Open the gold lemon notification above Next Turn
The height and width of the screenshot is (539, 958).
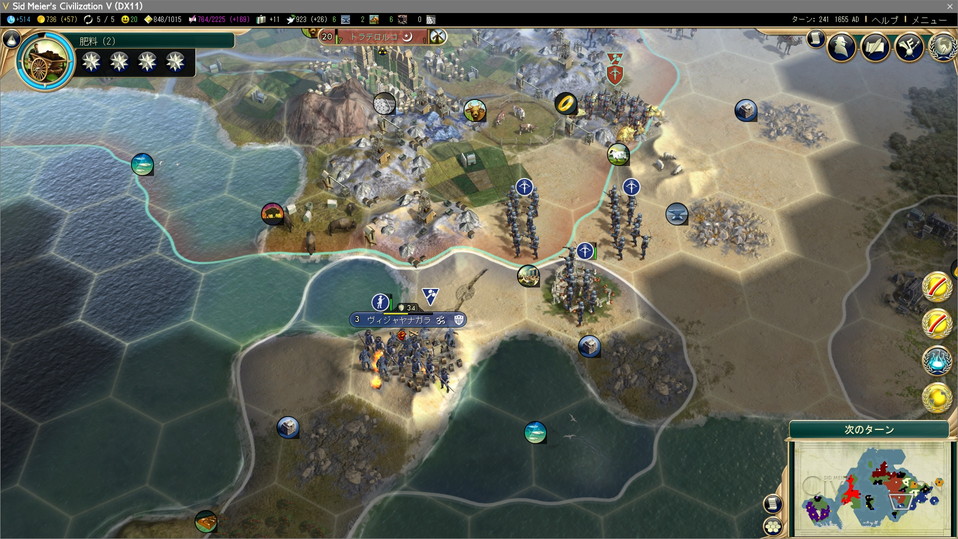(937, 397)
